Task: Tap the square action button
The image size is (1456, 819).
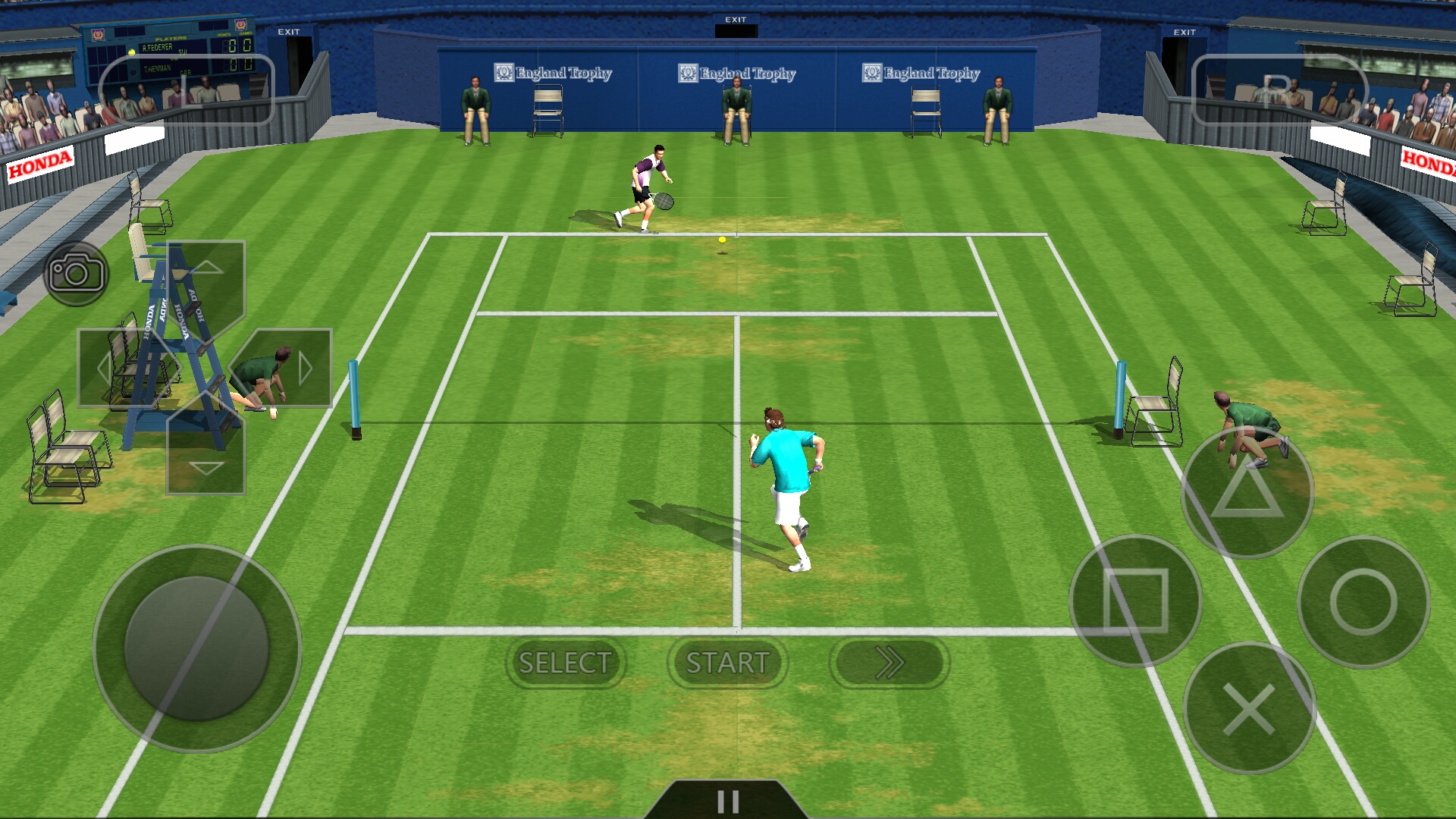Action: [1135, 601]
